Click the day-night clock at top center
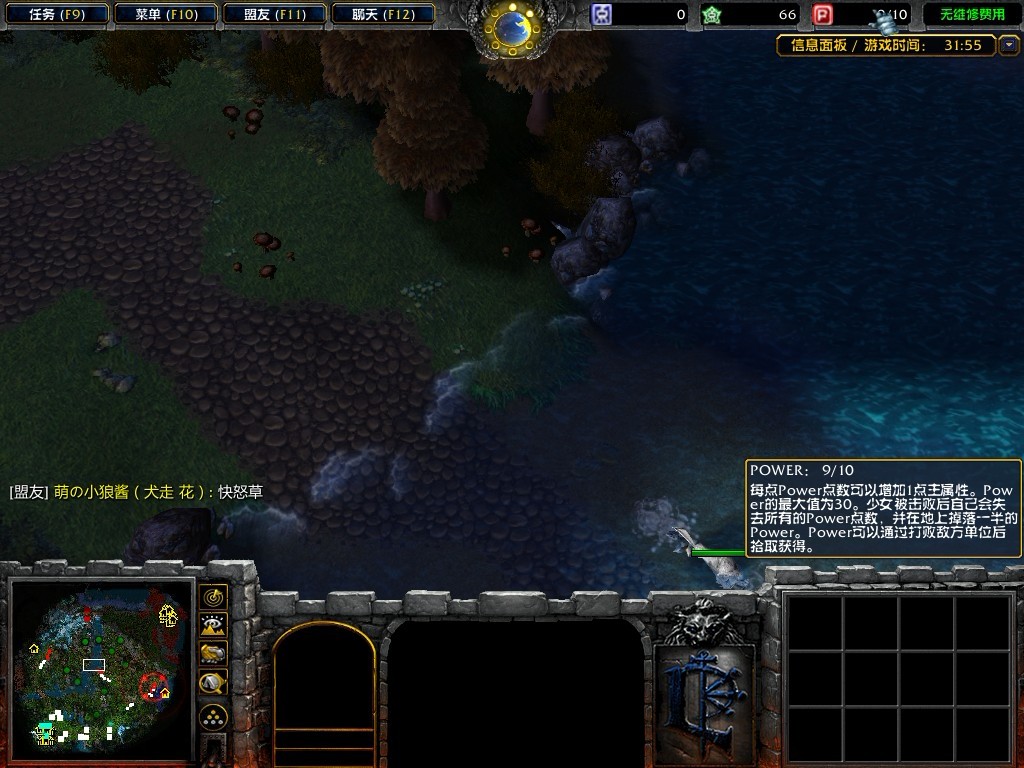The height and width of the screenshot is (768, 1024). 513,27
